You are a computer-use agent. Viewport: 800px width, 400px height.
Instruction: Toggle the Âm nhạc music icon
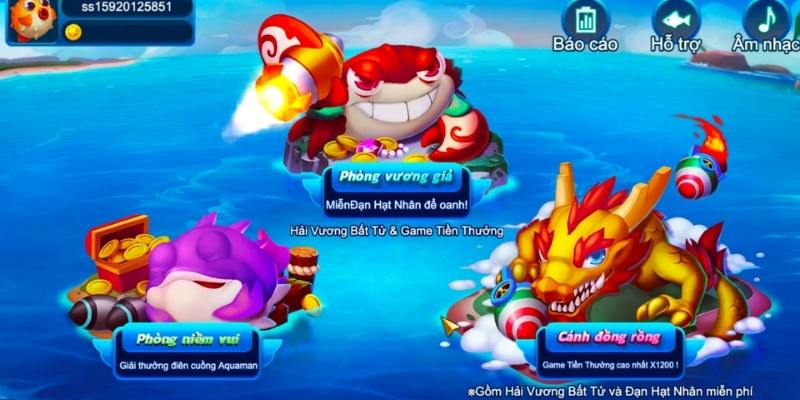coord(766,20)
